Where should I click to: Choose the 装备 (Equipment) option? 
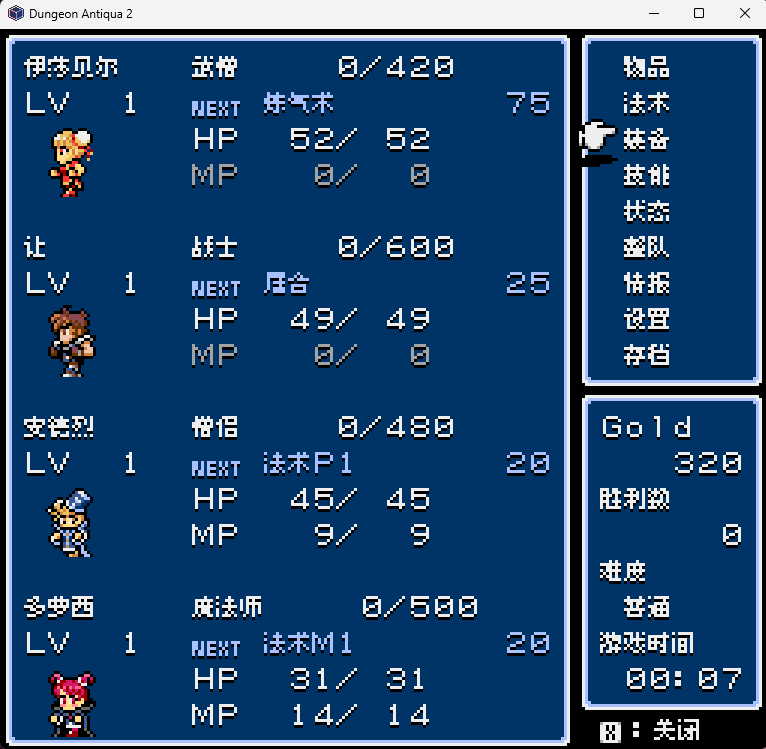tap(646, 140)
